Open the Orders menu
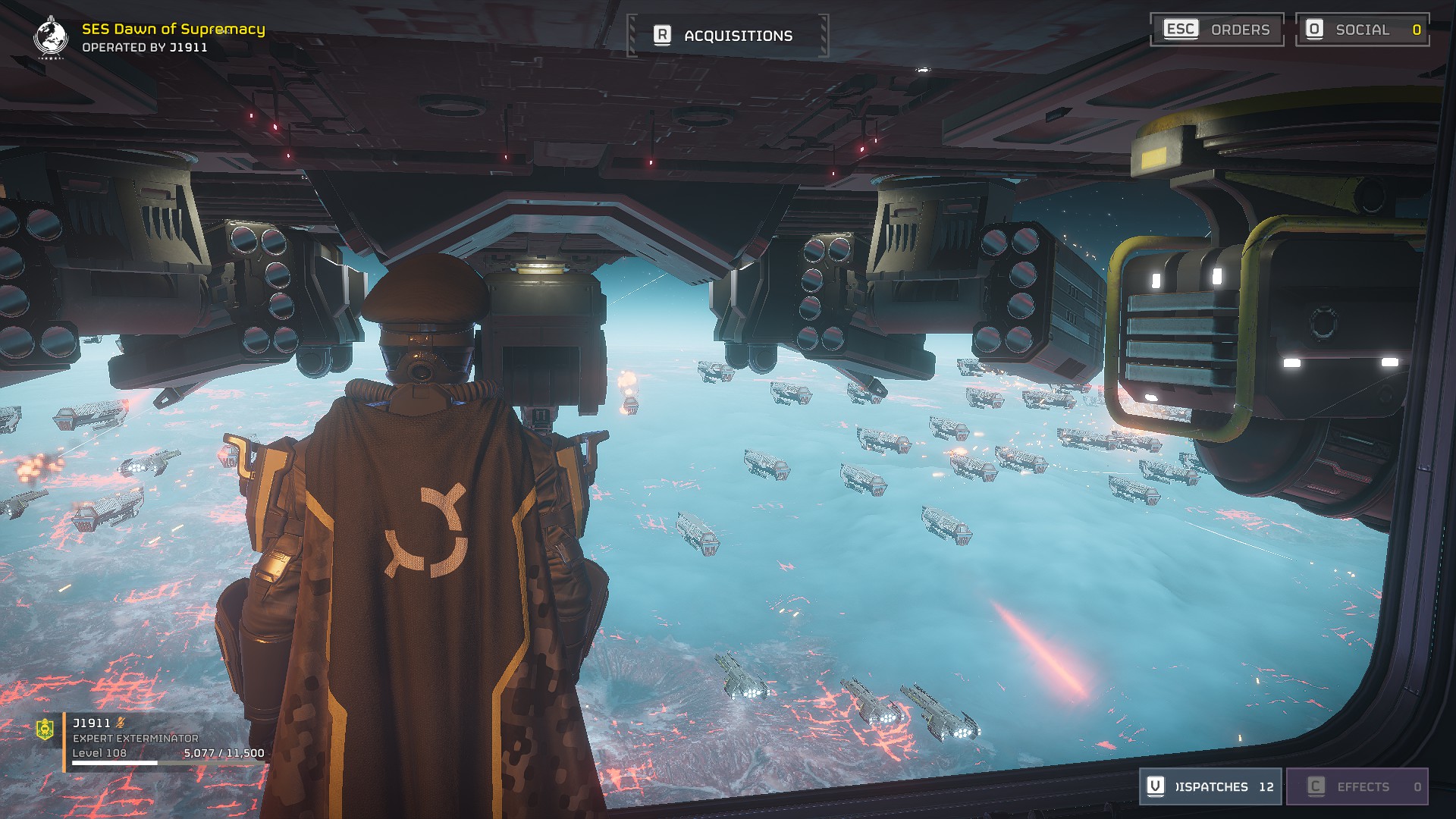This screenshot has width=1456, height=819. 1216,30
